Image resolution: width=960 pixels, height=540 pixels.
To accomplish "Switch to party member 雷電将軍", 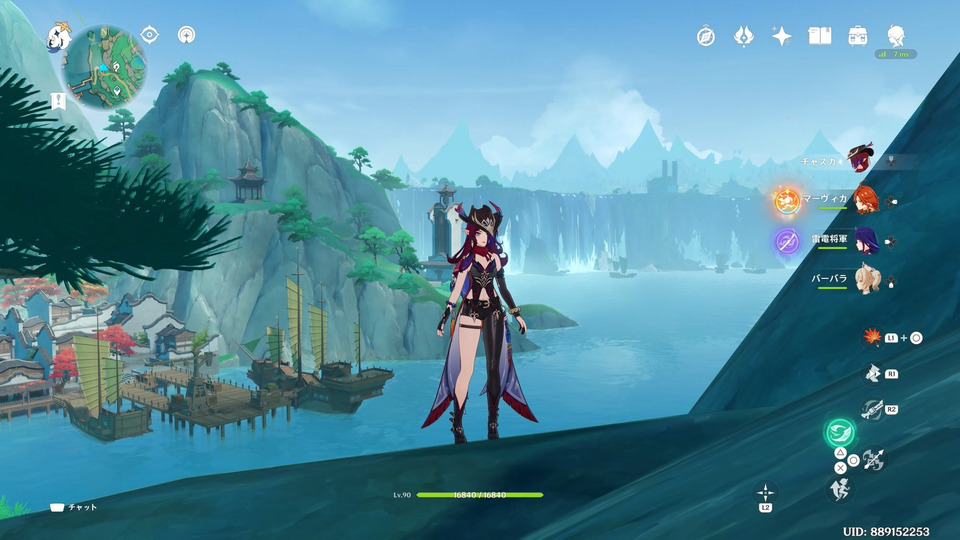I will [x=864, y=240].
